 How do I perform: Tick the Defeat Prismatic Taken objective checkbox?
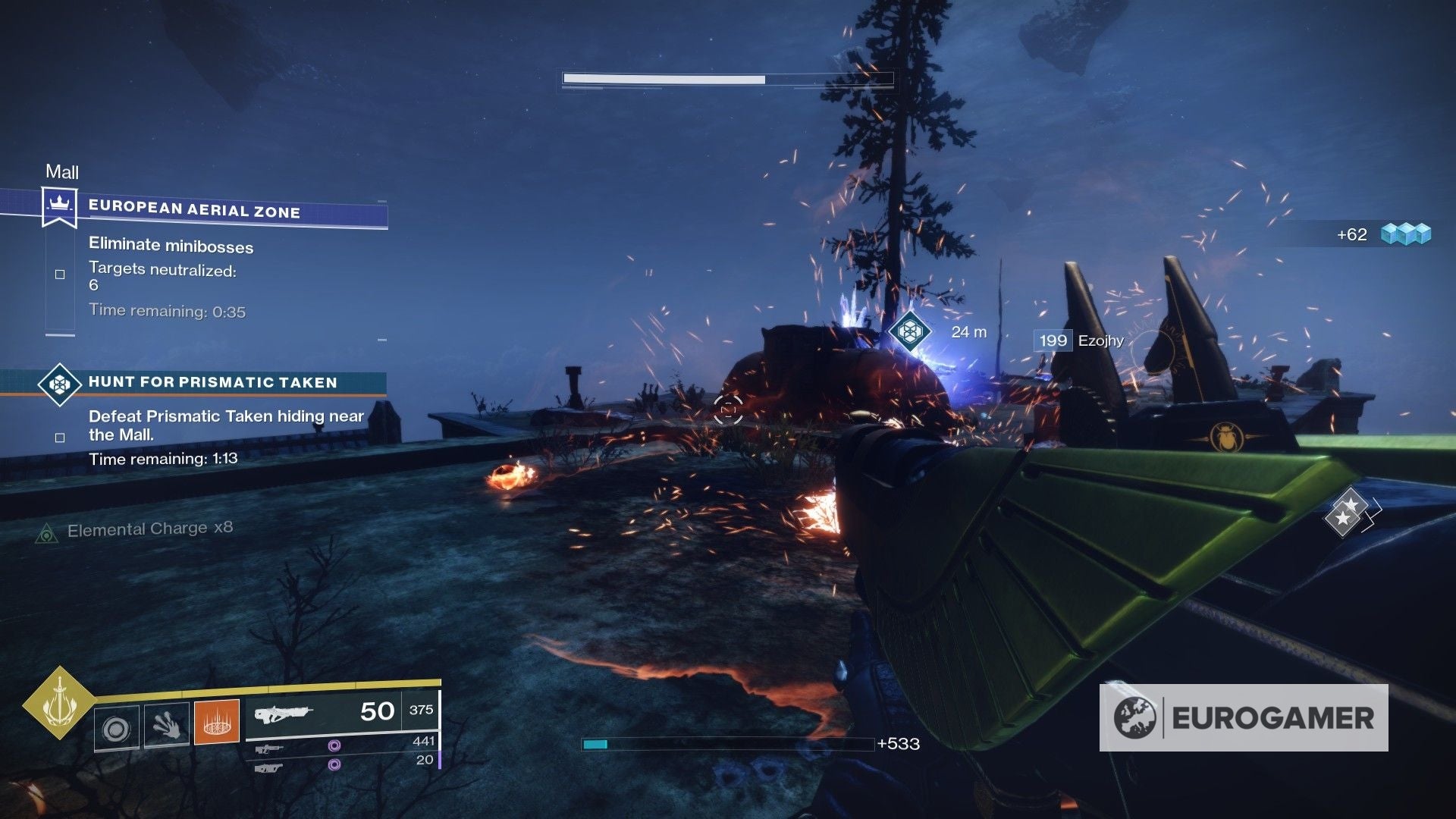(59, 437)
